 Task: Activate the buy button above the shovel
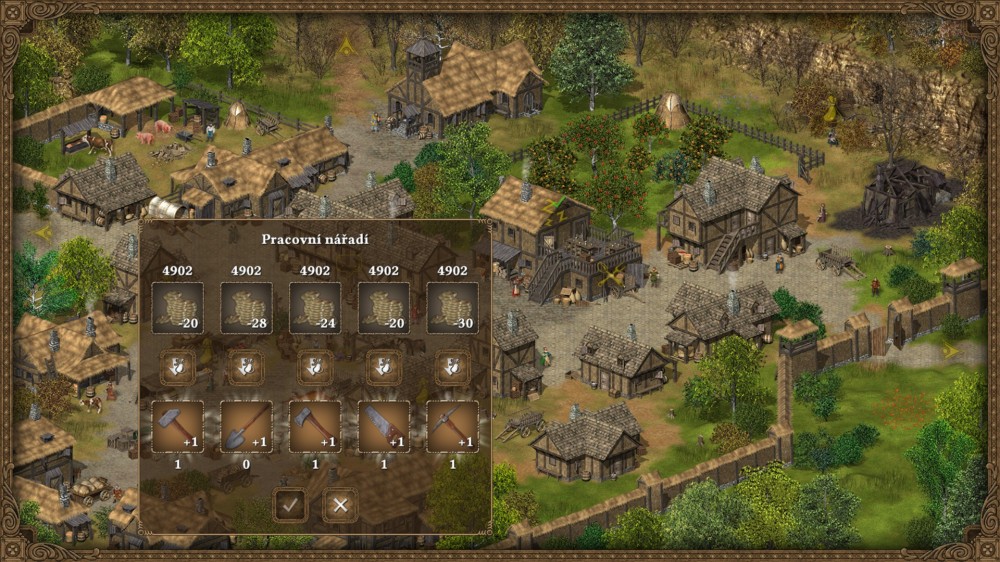tap(246, 368)
